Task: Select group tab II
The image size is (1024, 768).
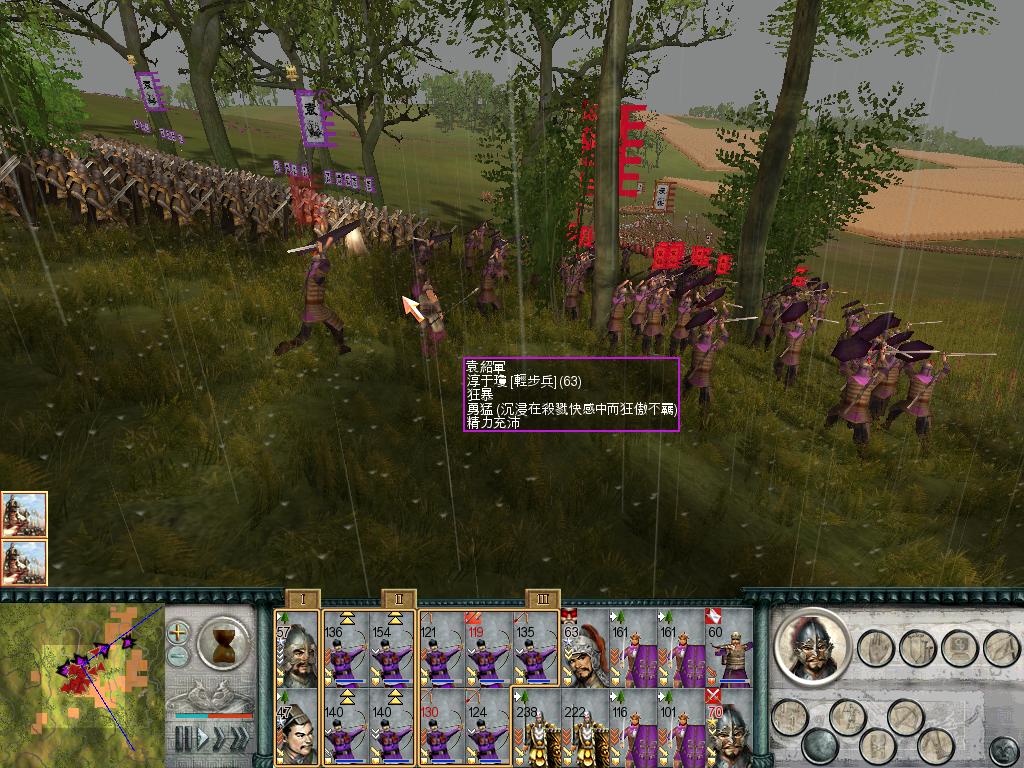Action: coord(398,599)
